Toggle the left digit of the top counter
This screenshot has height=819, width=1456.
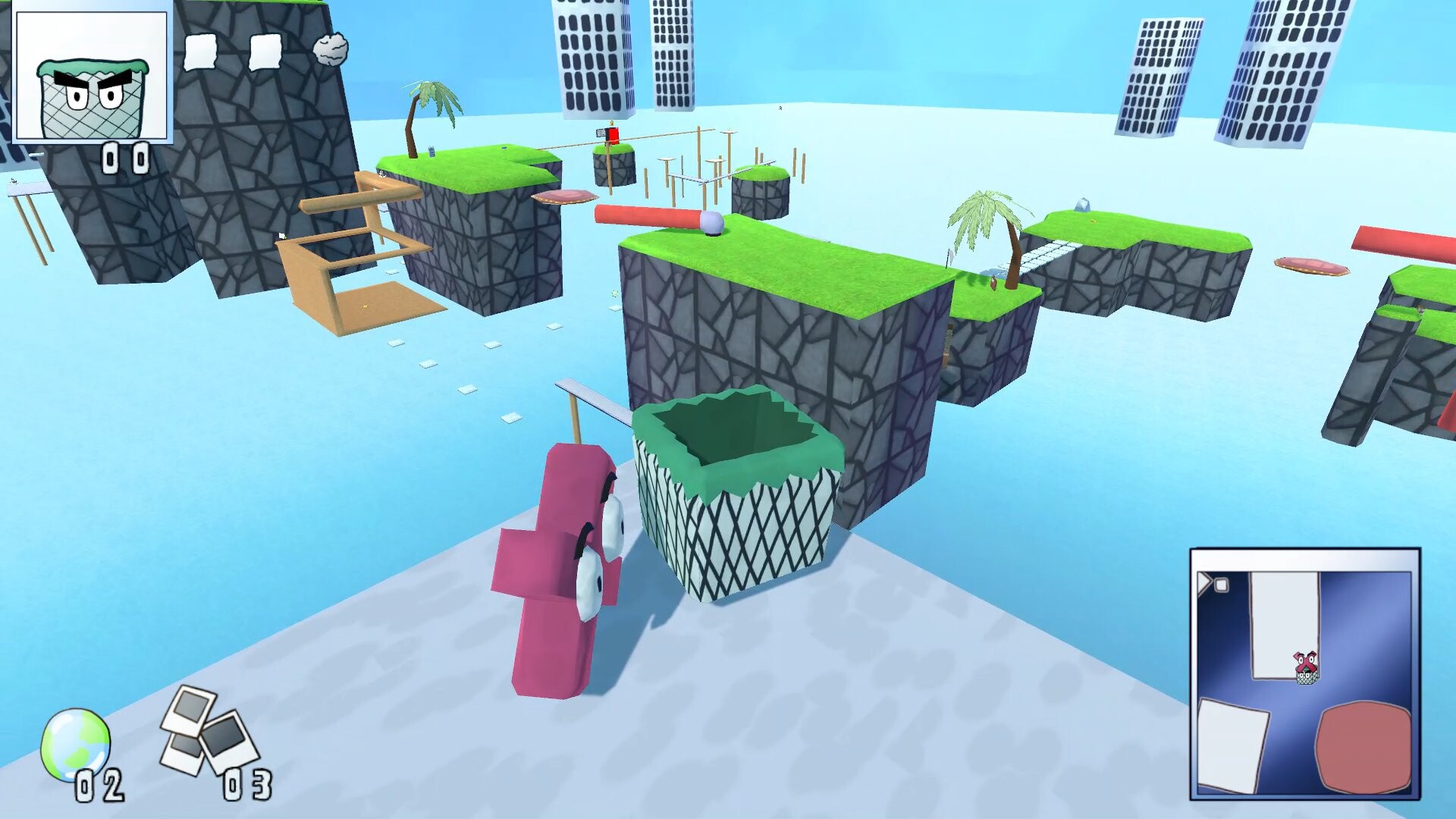(111, 157)
